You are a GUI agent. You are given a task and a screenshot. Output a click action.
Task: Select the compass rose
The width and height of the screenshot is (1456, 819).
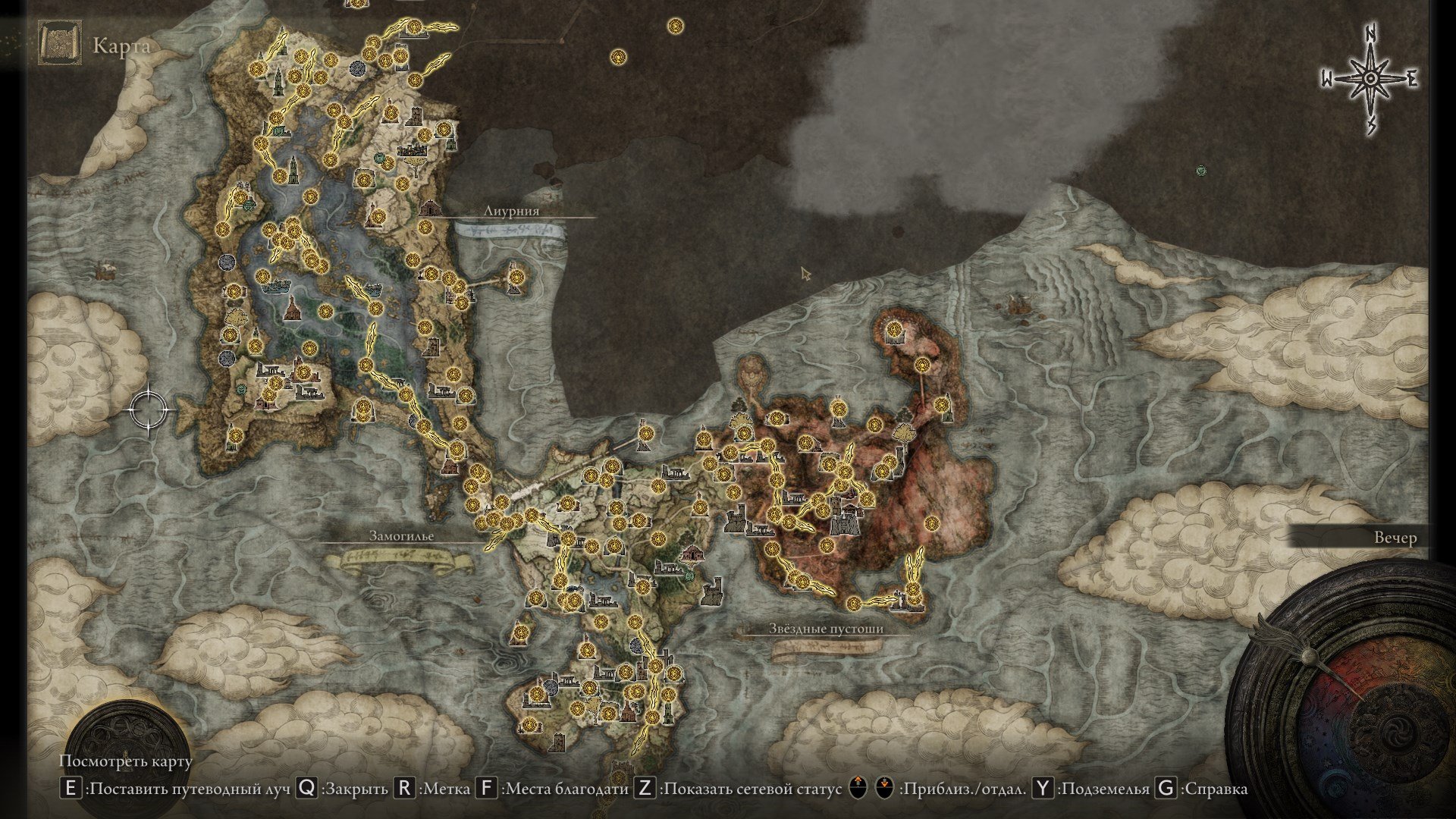[1370, 80]
